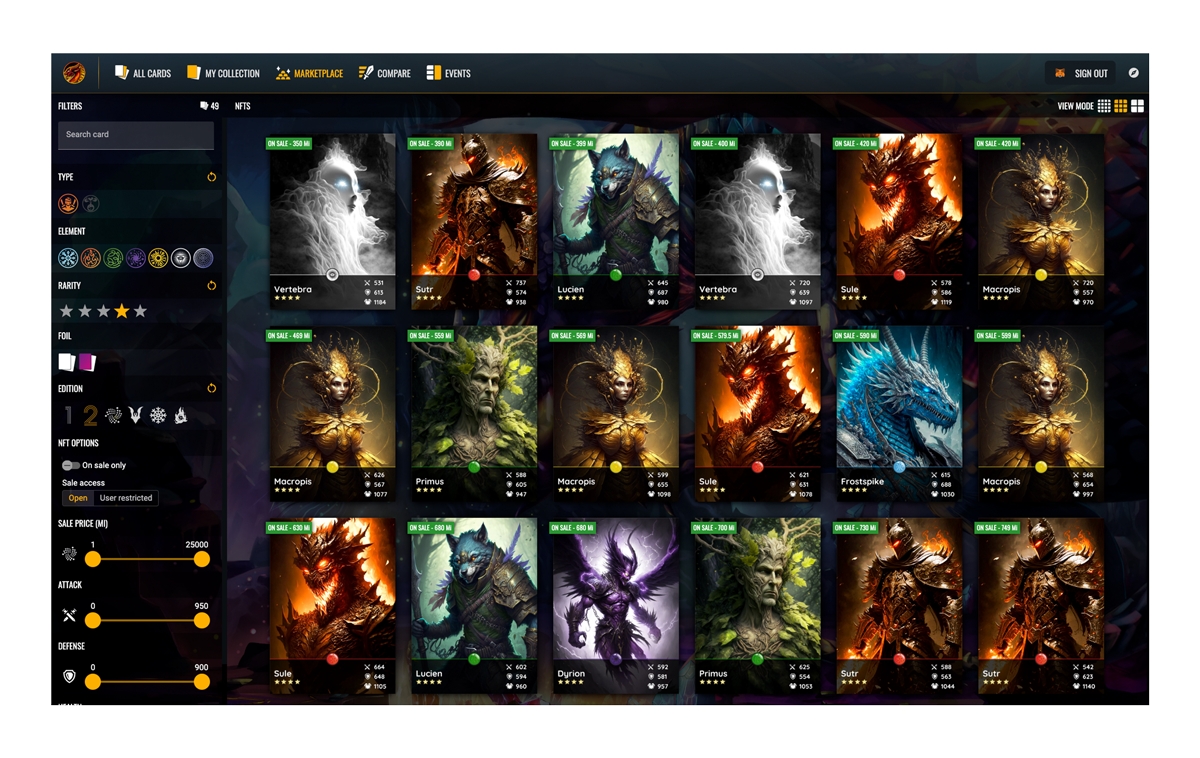Choose User restricted sale access
The height and width of the screenshot is (758, 1200).
[x=126, y=498]
